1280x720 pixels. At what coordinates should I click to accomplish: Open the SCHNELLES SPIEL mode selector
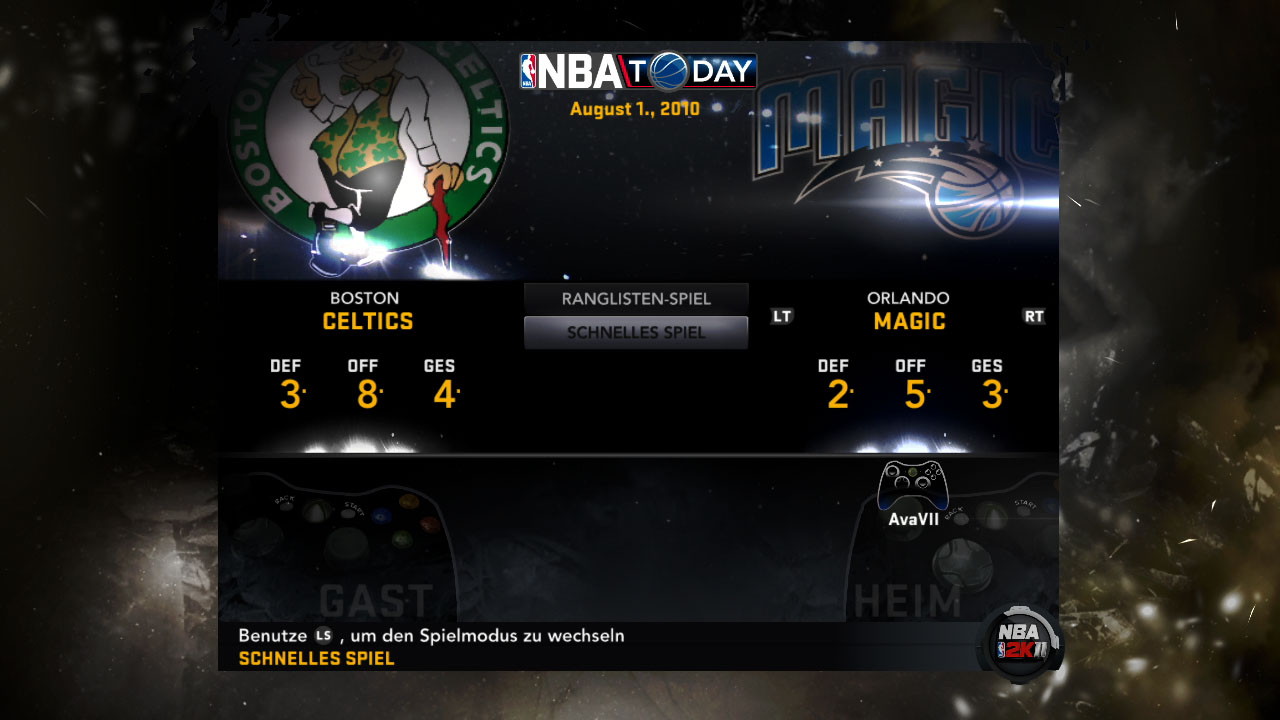click(635, 331)
